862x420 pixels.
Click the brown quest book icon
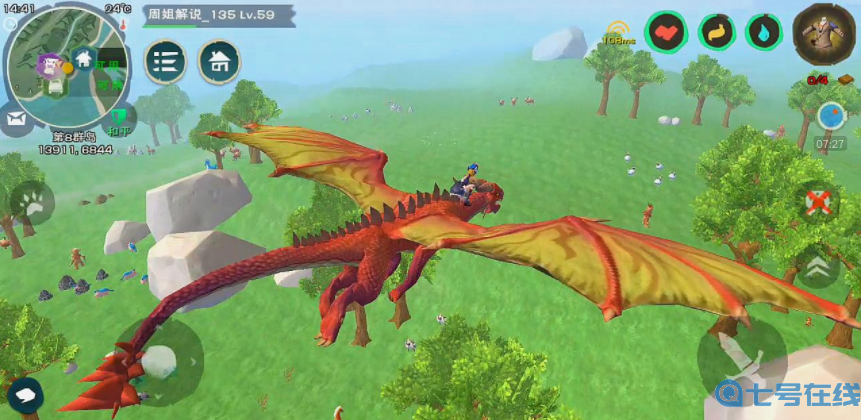pyautogui.click(x=844, y=80)
